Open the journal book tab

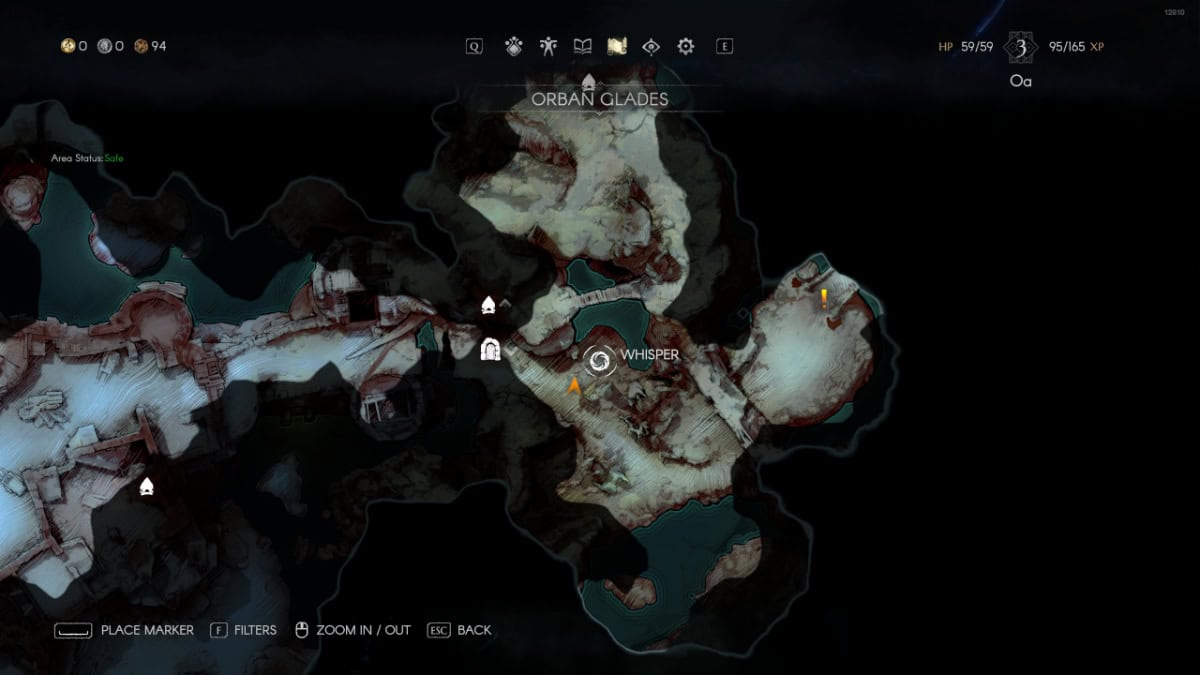[x=582, y=46]
